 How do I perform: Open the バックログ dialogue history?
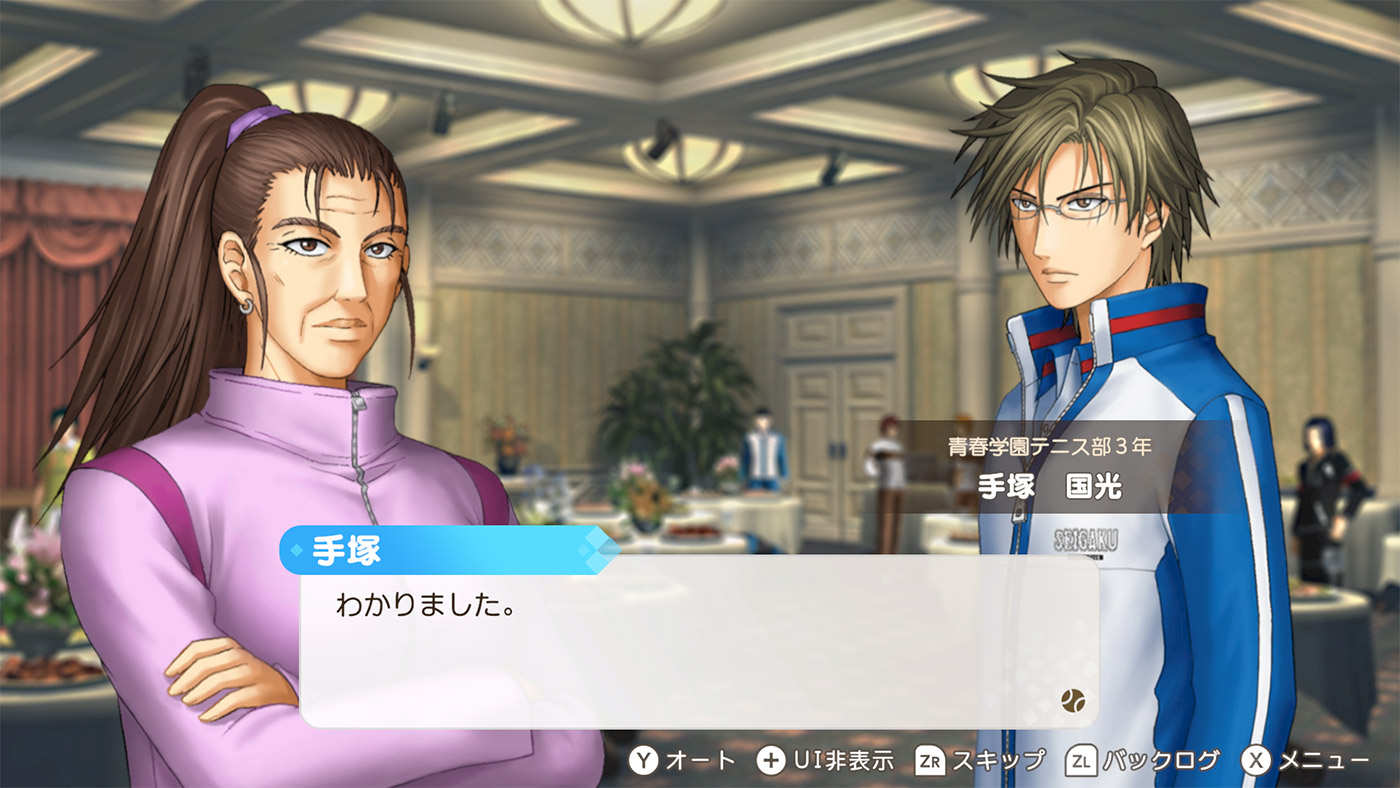coord(1143,761)
